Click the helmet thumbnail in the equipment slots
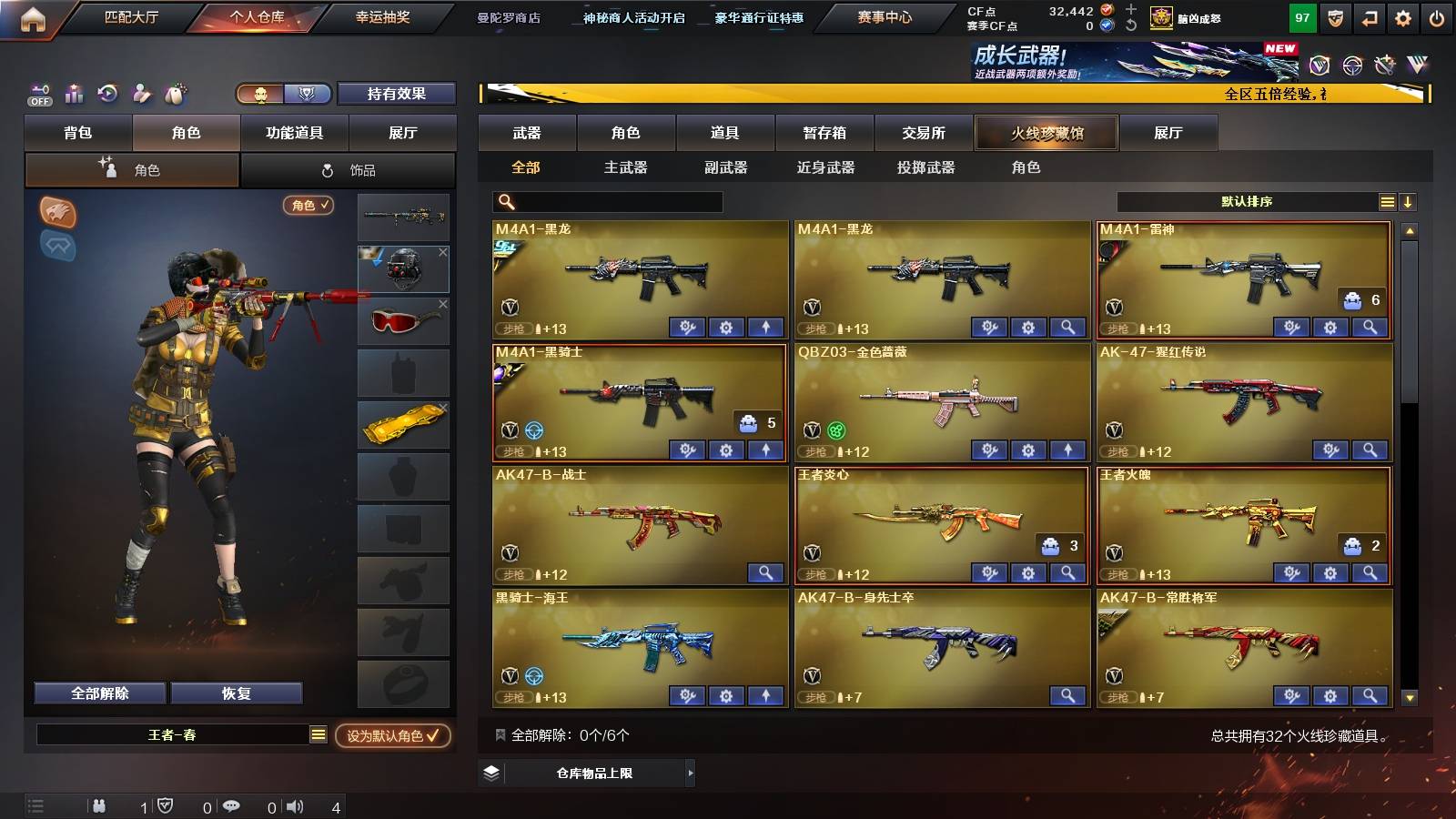The image size is (1456, 819). click(403, 268)
